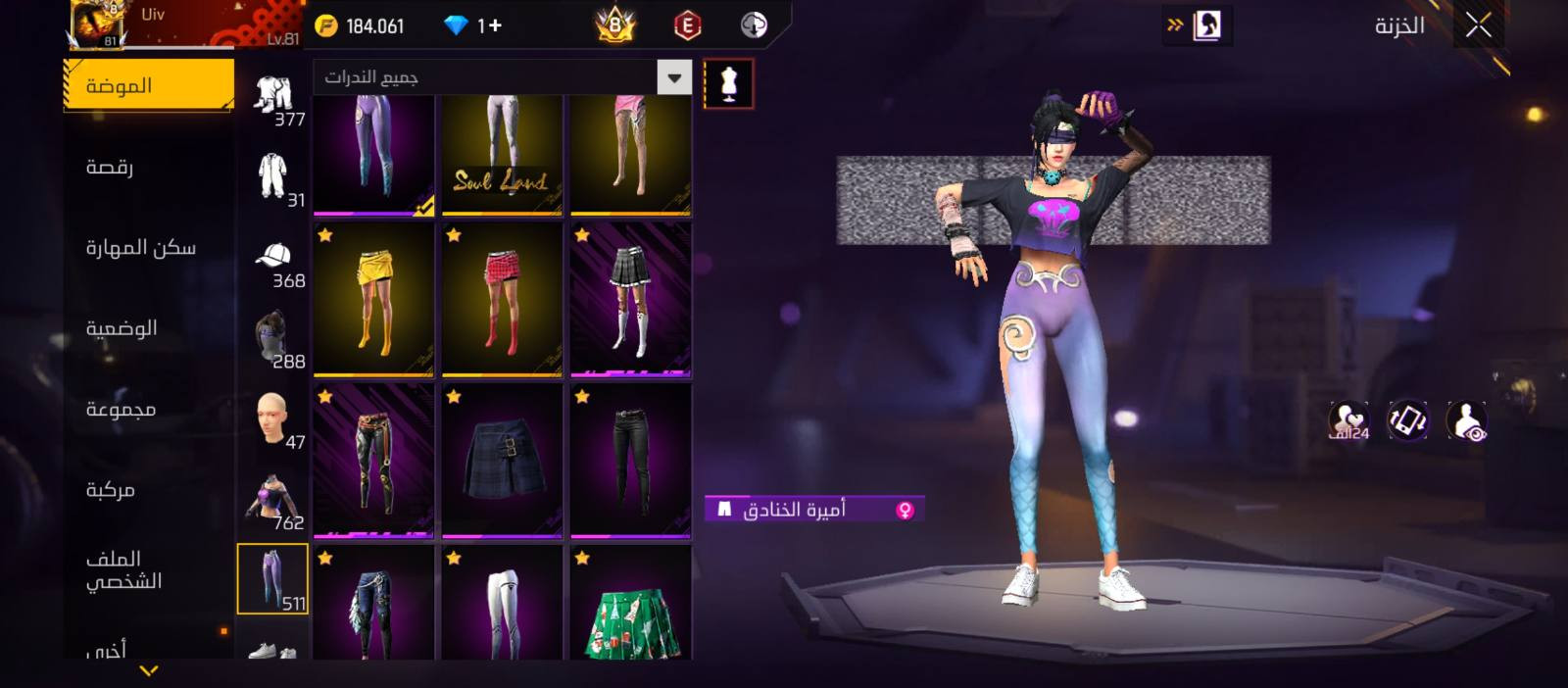
Task: Pick the Soul Land pants item
Action: (x=502, y=154)
